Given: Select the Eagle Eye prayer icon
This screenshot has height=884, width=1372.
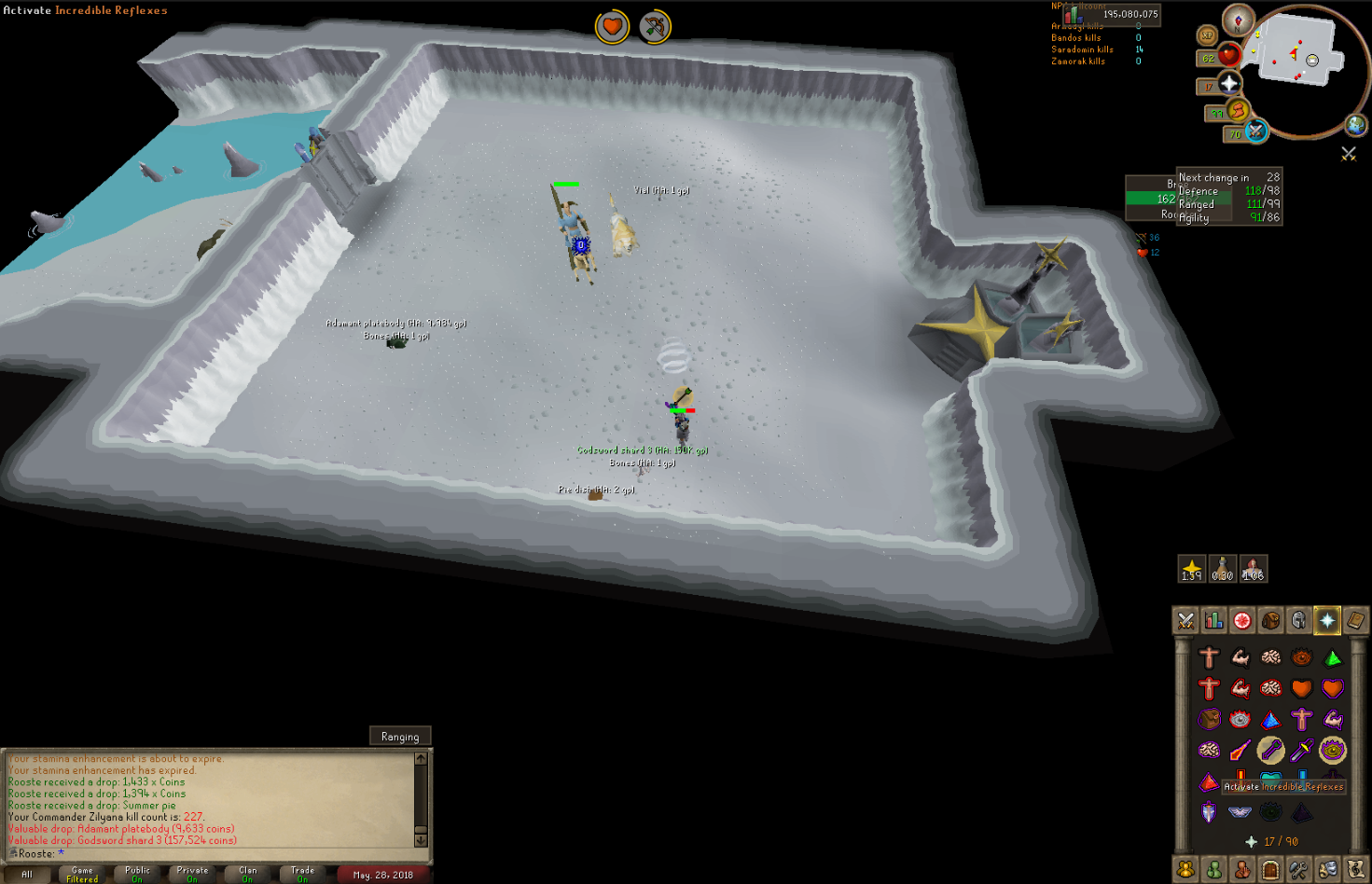Looking at the screenshot, I should [x=1331, y=750].
